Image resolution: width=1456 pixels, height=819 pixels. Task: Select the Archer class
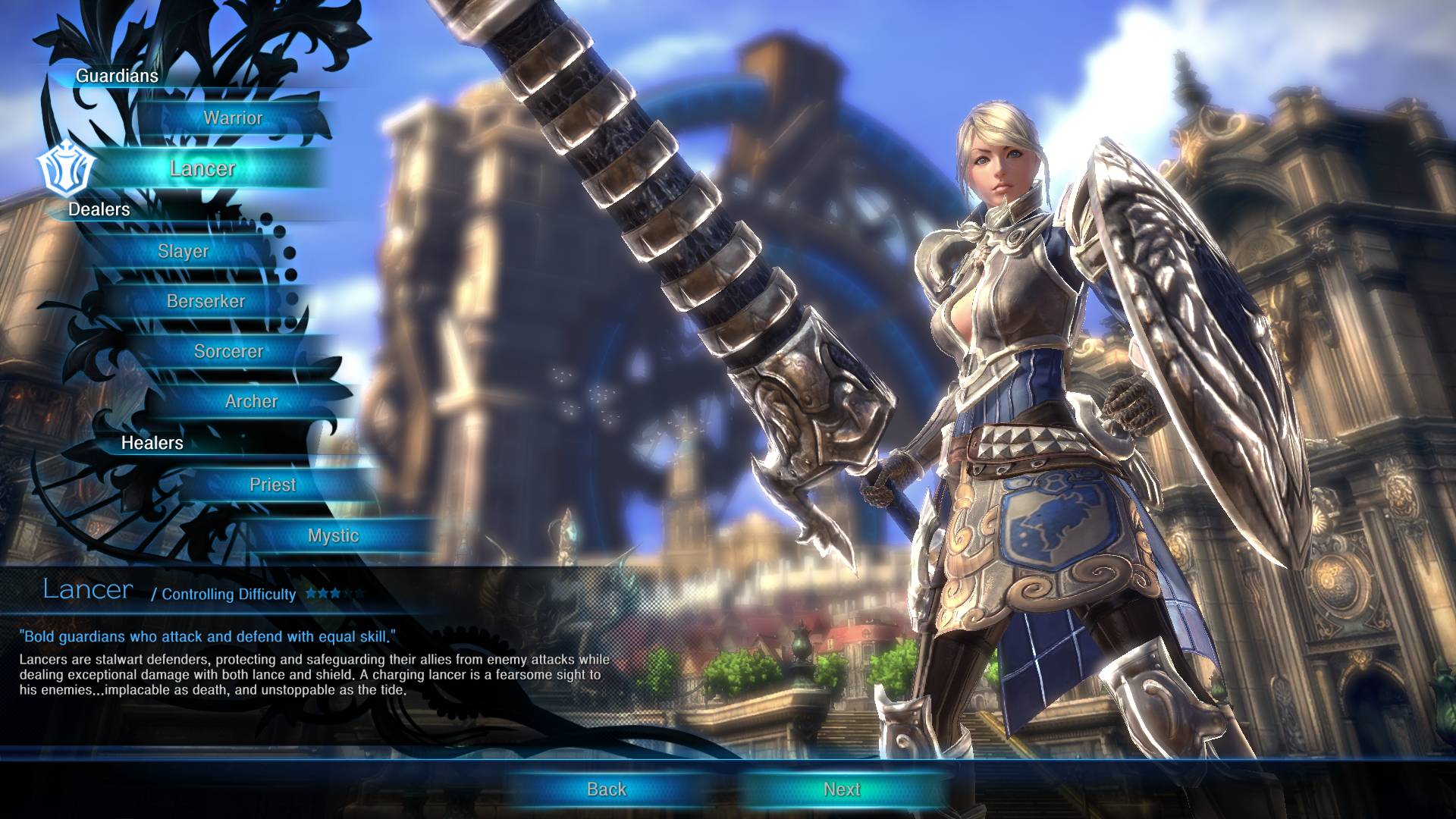tap(251, 401)
